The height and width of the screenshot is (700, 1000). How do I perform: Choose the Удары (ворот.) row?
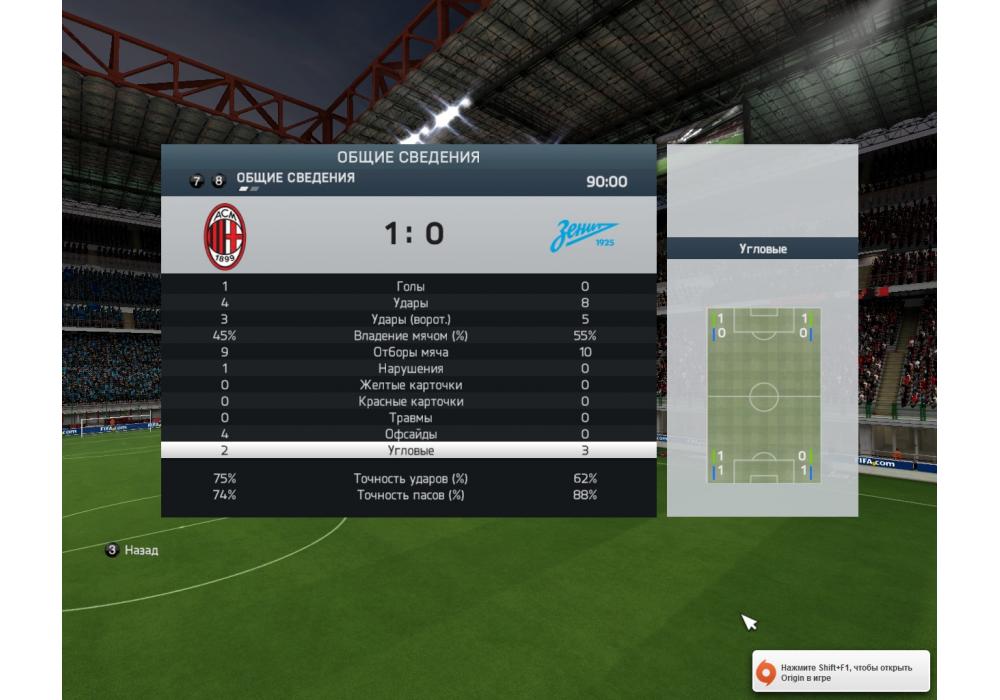tap(410, 319)
